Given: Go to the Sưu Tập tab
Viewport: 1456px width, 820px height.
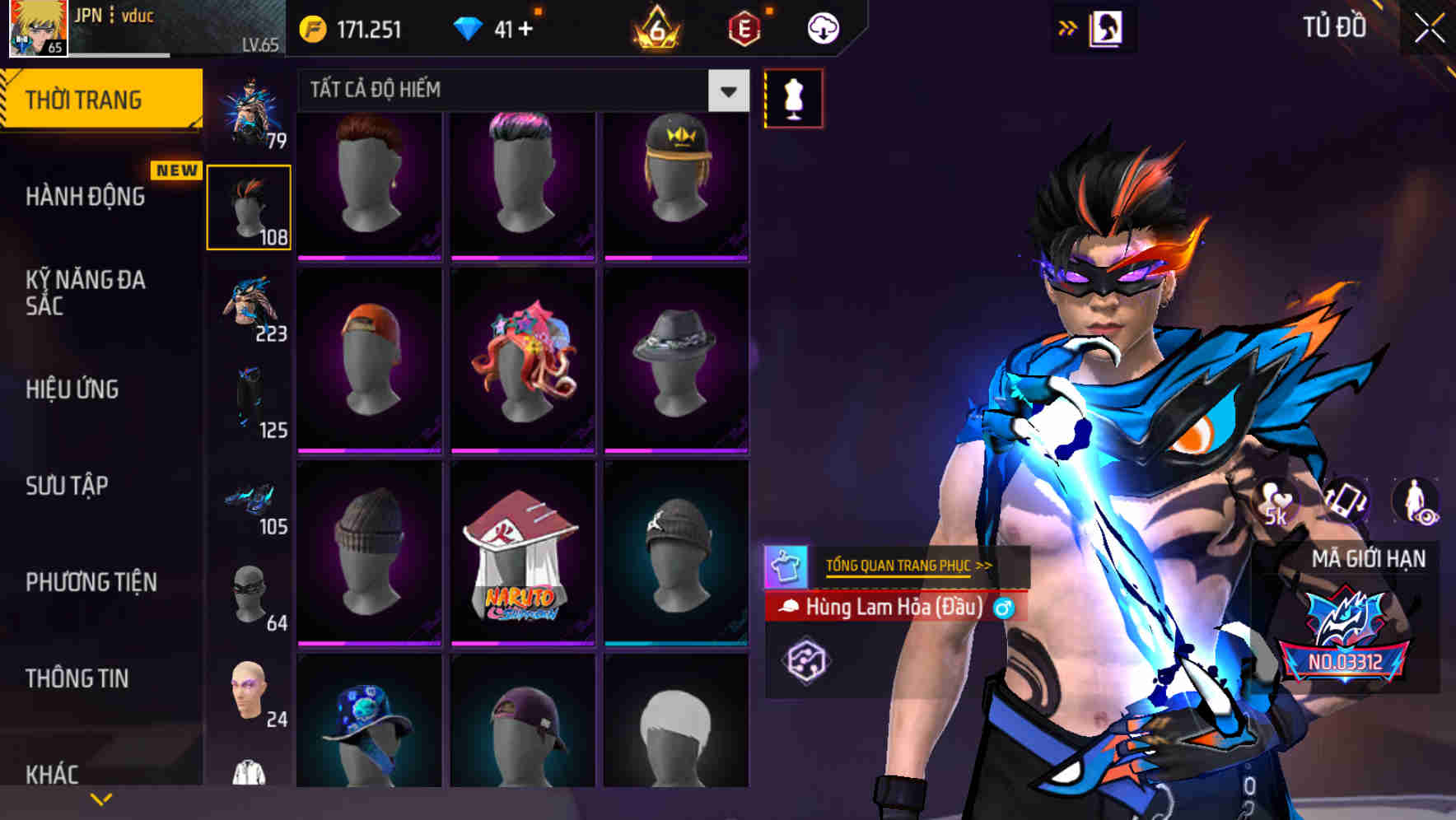Looking at the screenshot, I should (67, 486).
